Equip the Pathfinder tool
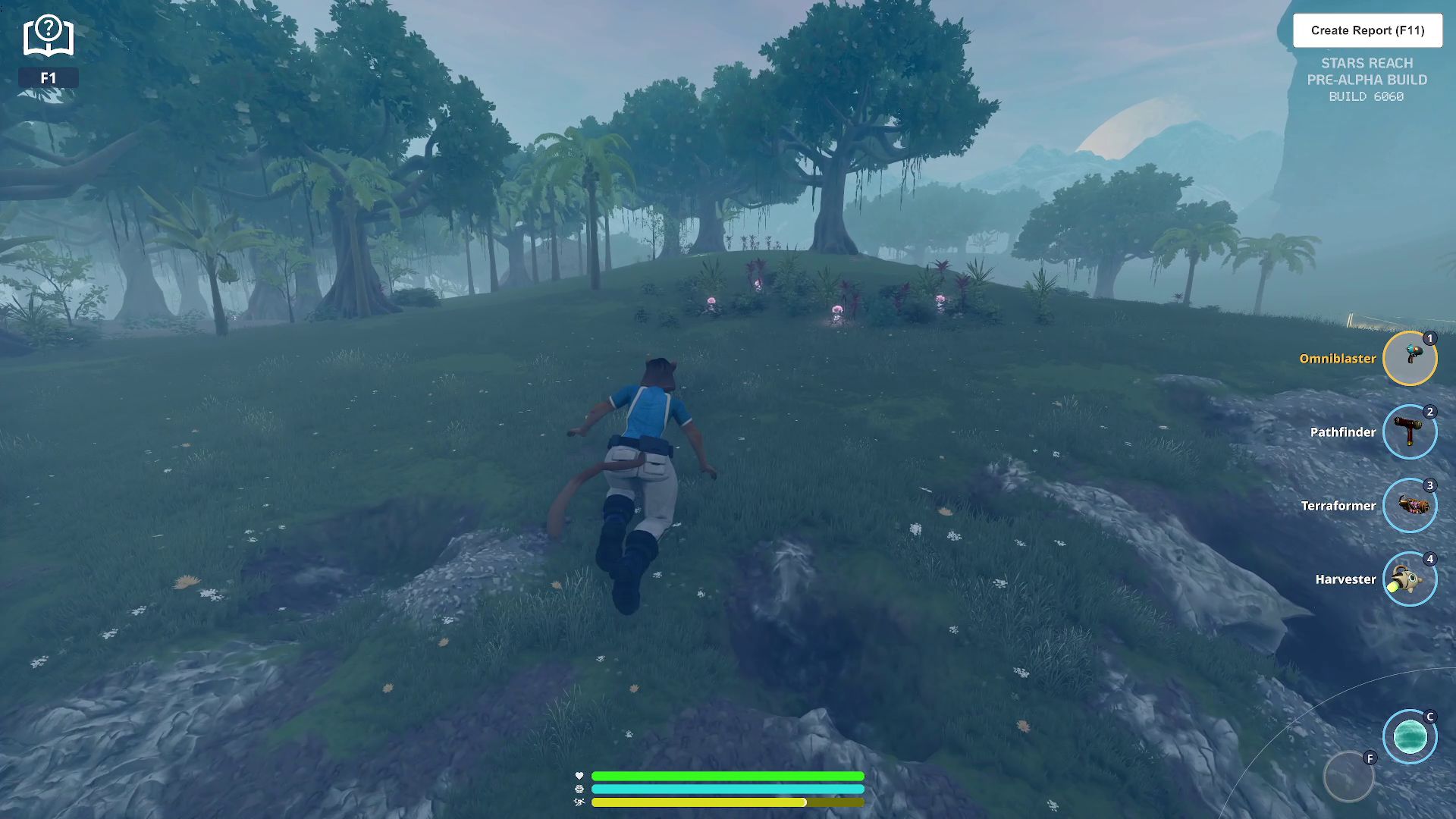Viewport: 1456px width, 819px height. click(x=1409, y=431)
